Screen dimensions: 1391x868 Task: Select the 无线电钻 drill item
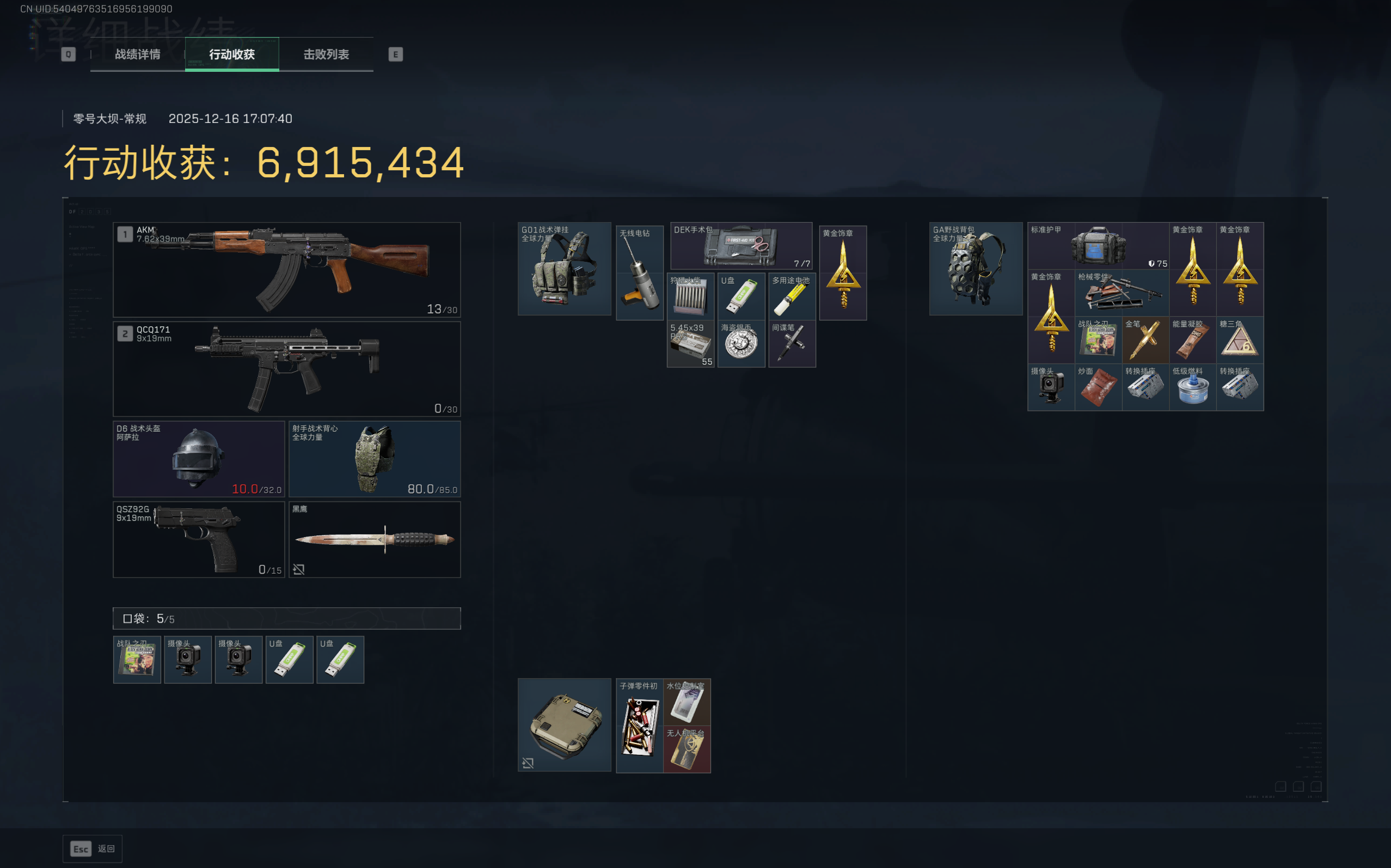(639, 273)
